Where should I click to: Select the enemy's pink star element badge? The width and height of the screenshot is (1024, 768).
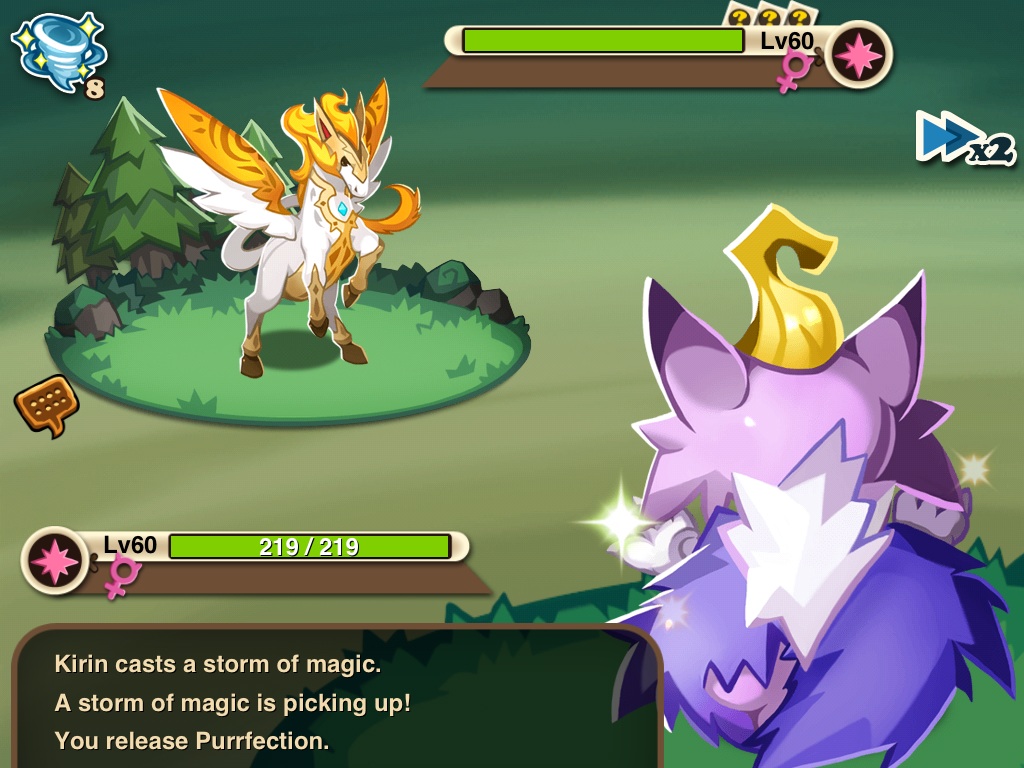pyautogui.click(x=858, y=55)
